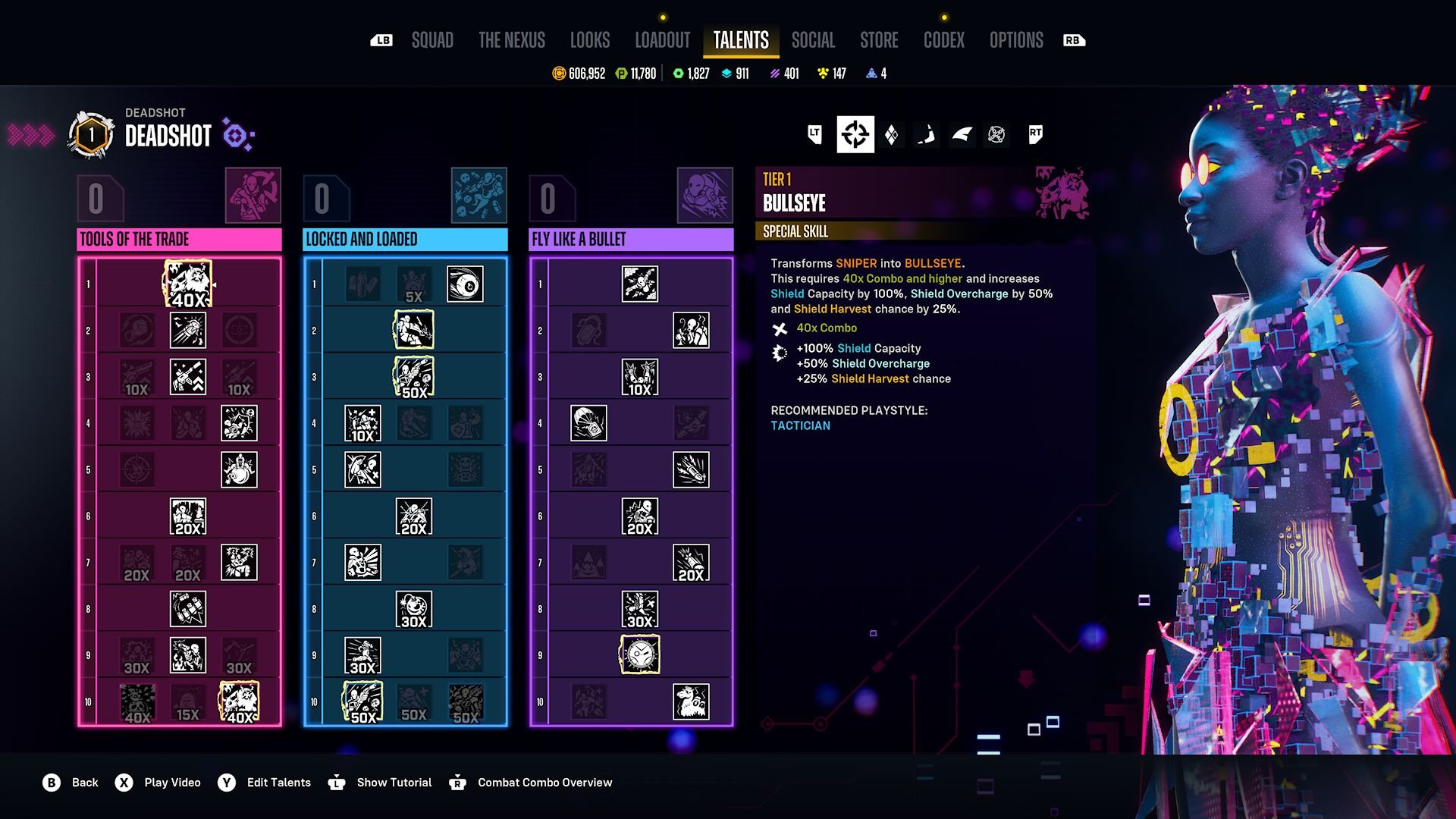Switch to the King Shark fin character icon

point(962,135)
